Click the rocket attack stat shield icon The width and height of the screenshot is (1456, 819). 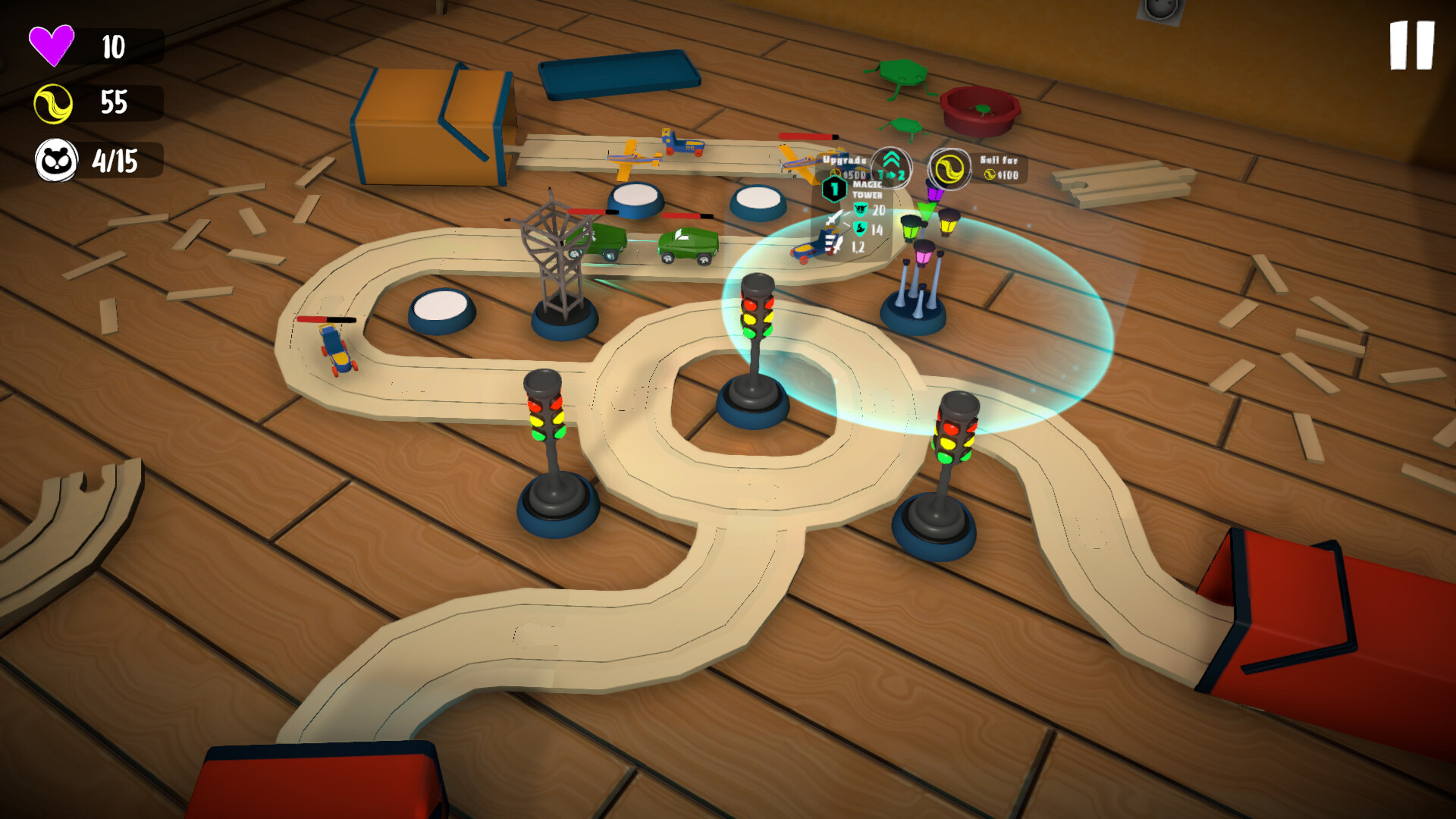860,230
